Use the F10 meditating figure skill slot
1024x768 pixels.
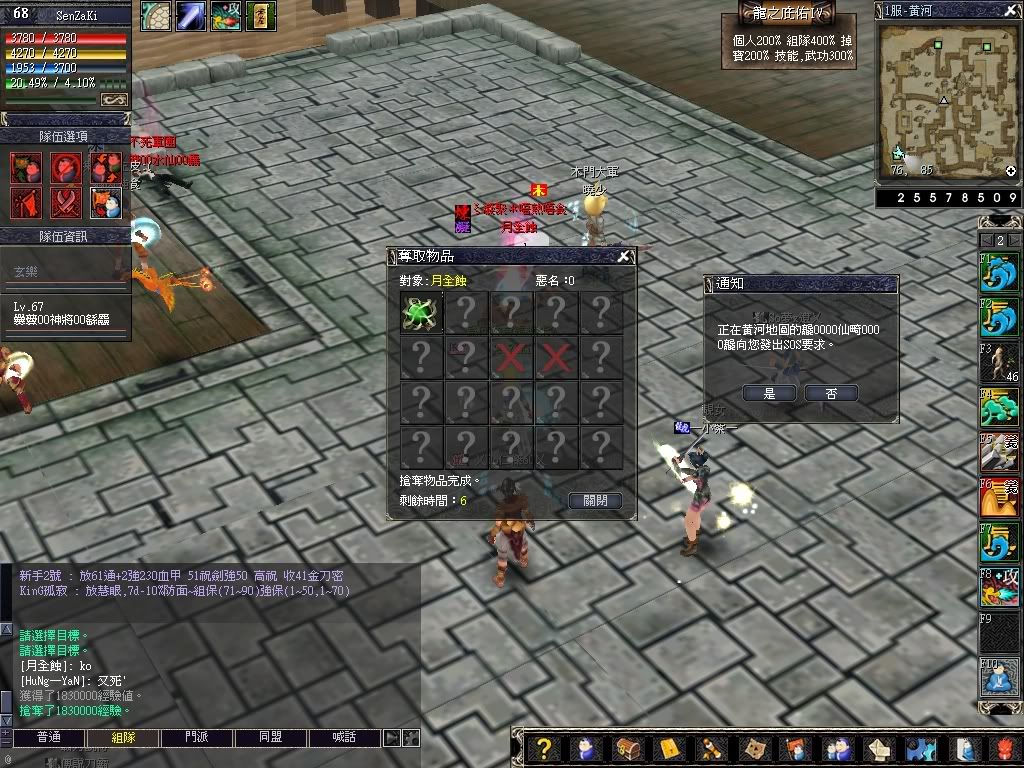coord(998,679)
